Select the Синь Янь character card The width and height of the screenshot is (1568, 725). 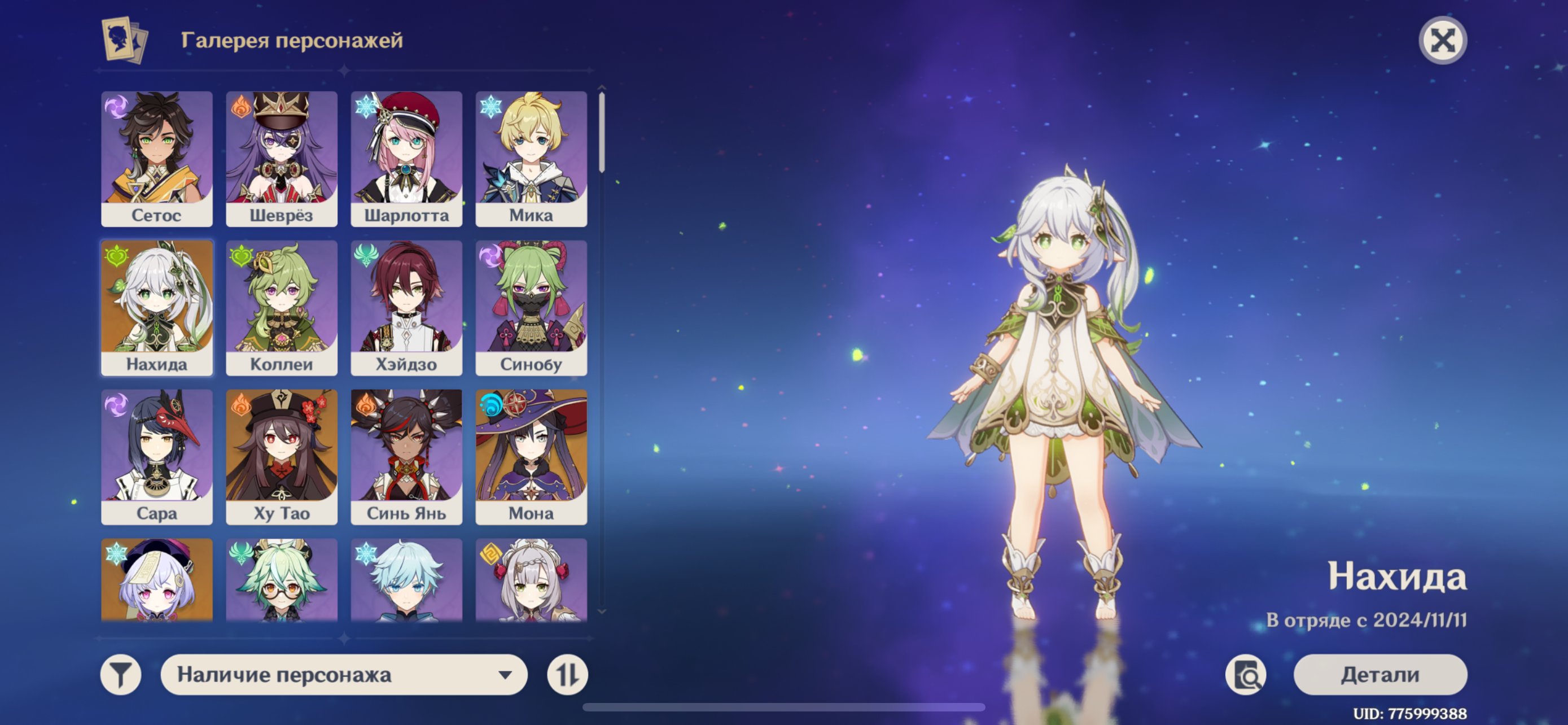click(406, 457)
